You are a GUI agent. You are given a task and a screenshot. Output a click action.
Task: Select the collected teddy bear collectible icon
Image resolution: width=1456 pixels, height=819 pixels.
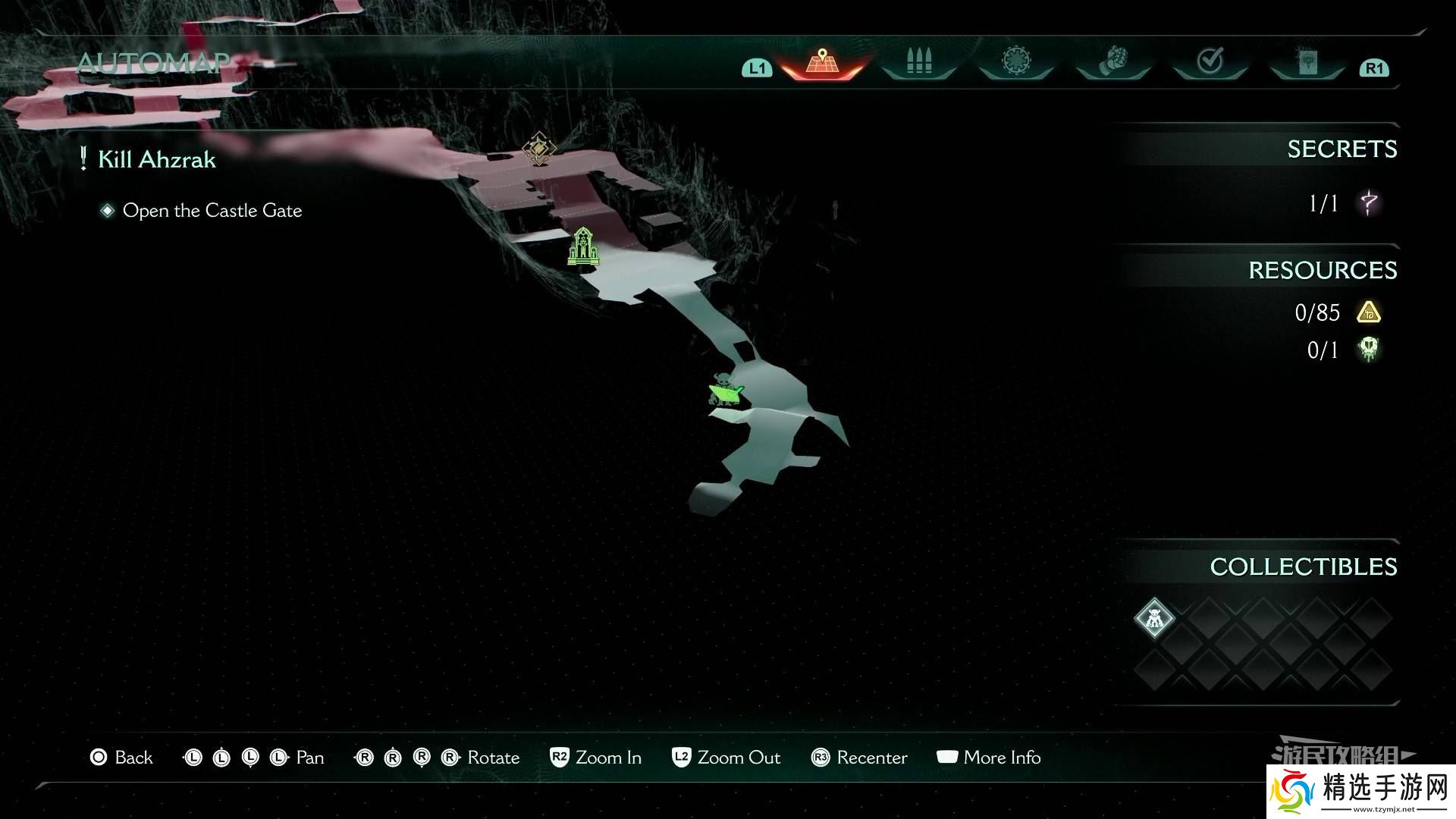(1153, 617)
